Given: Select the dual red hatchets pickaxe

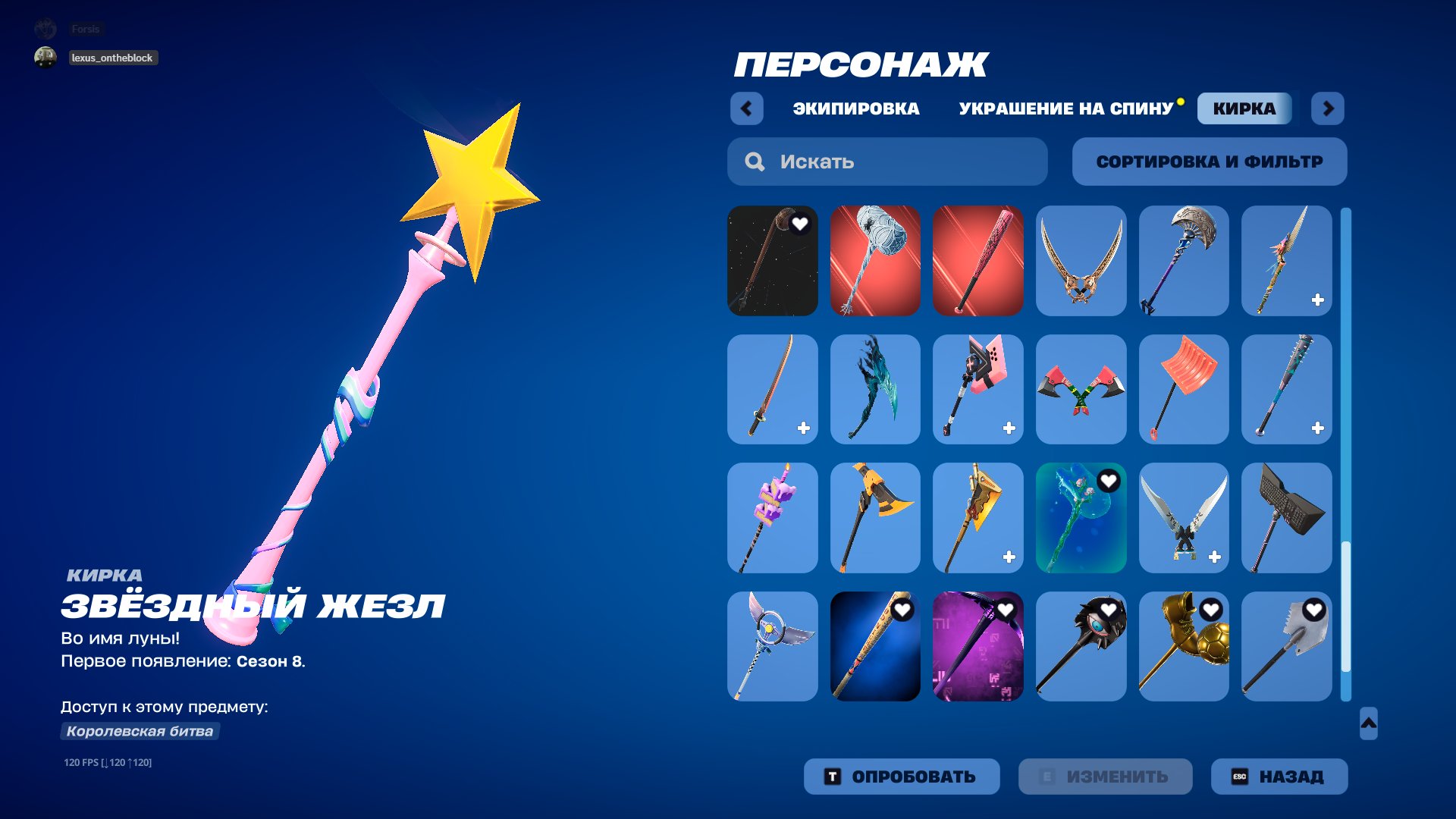Looking at the screenshot, I should (x=1081, y=389).
